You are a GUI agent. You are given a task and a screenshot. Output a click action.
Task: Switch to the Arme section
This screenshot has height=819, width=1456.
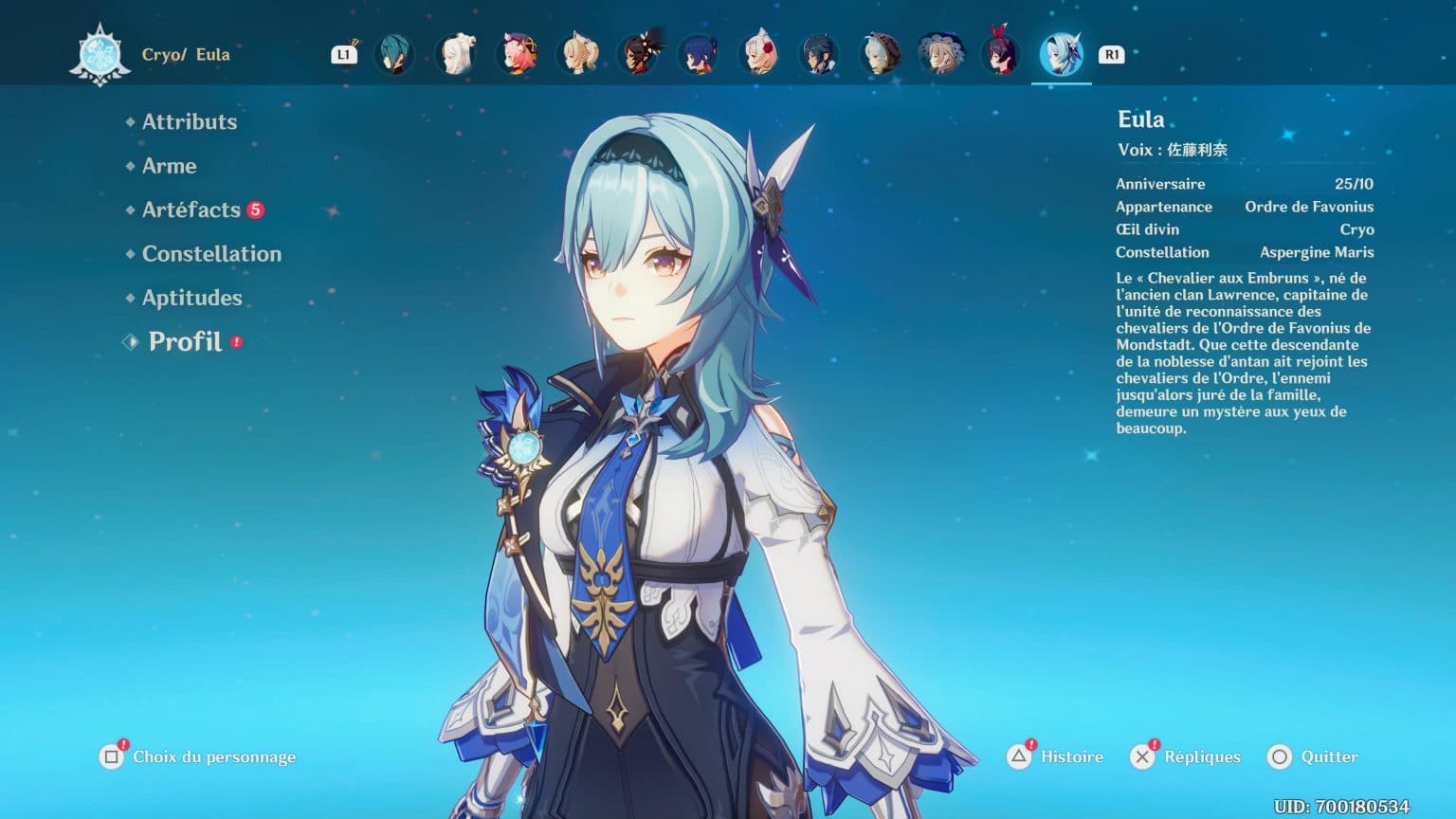pos(169,166)
